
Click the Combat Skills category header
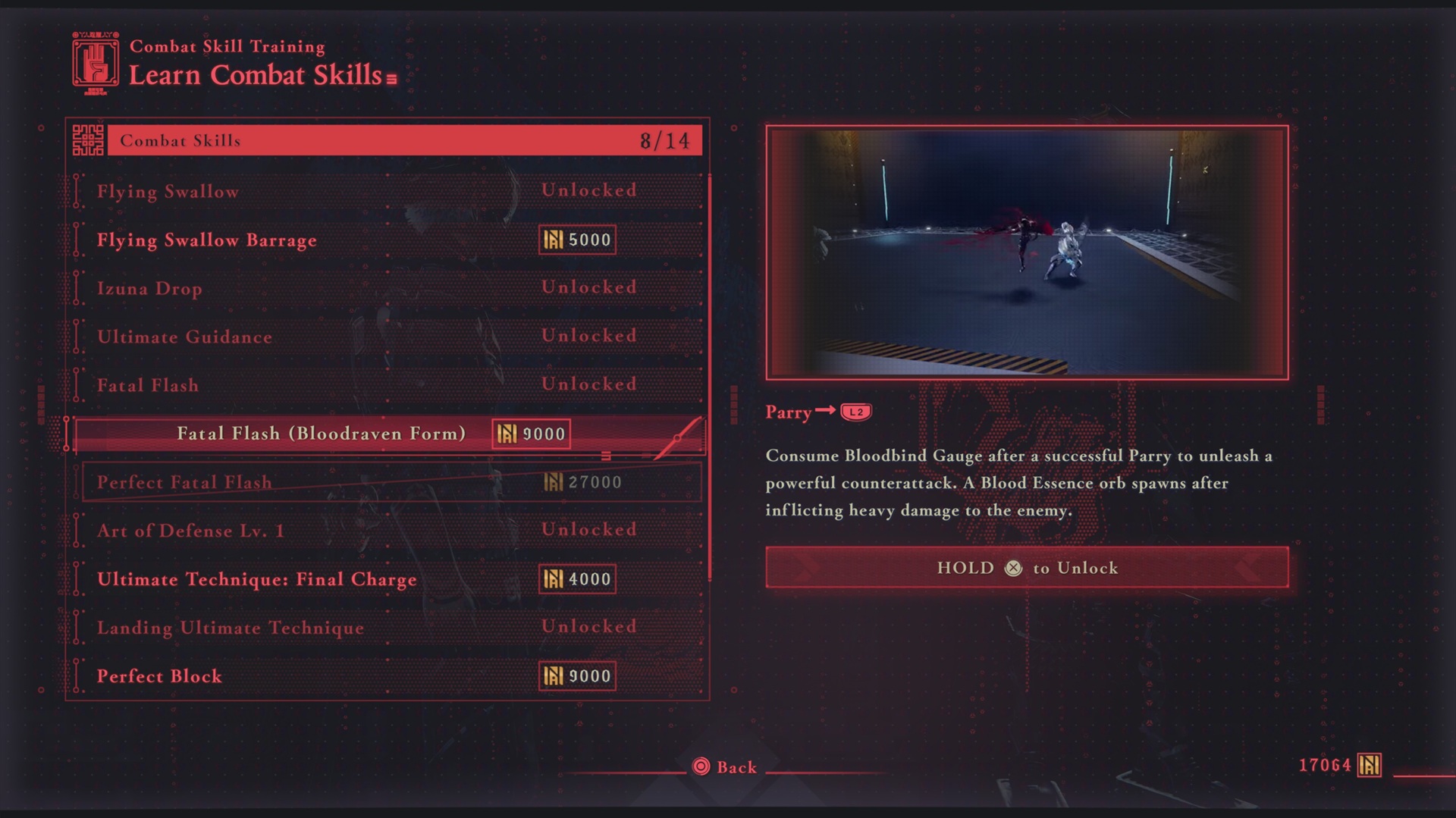click(403, 141)
